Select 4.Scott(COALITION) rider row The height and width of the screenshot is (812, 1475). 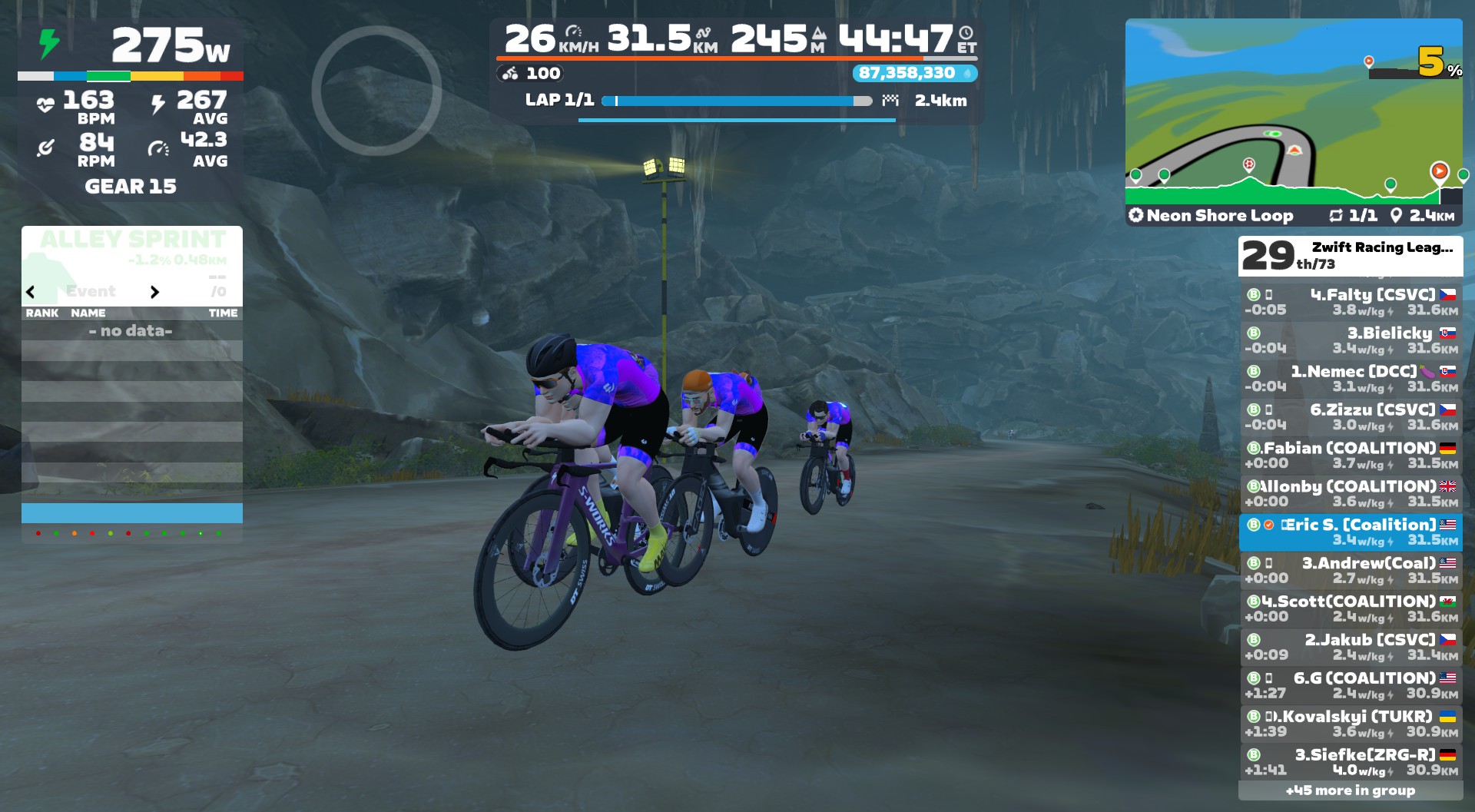coord(1351,609)
